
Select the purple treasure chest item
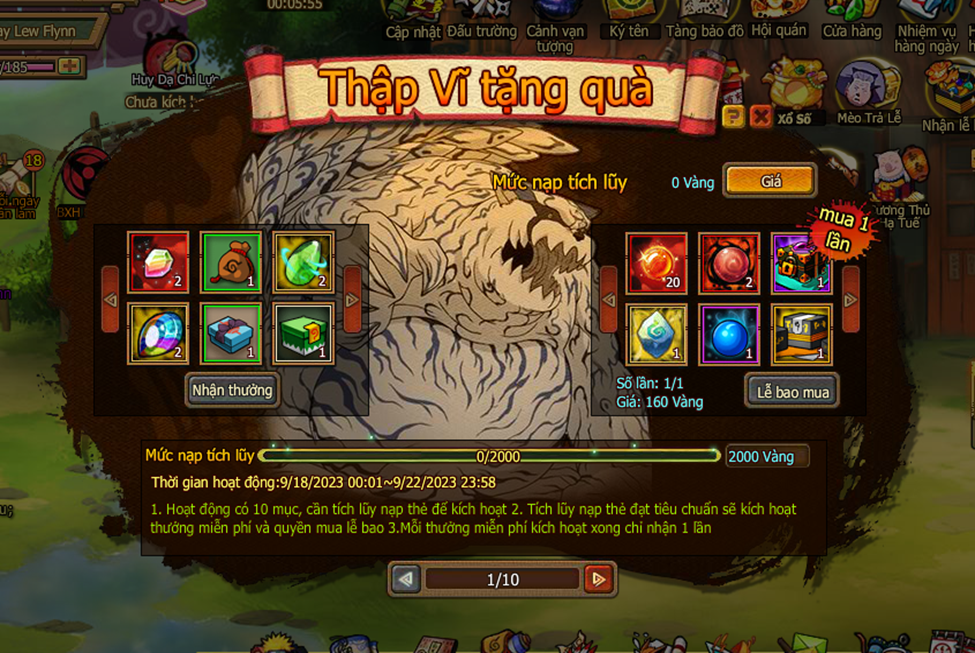[x=801, y=263]
